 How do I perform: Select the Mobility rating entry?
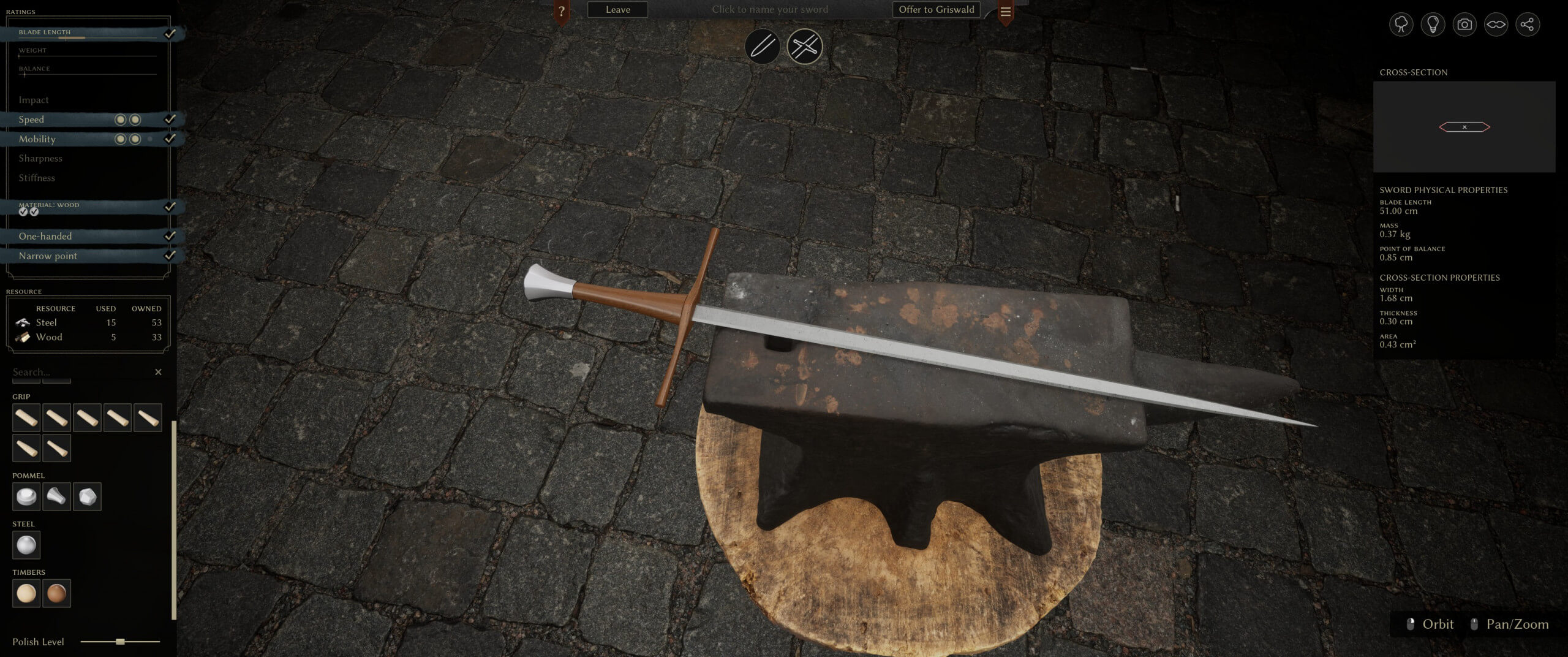tap(38, 139)
